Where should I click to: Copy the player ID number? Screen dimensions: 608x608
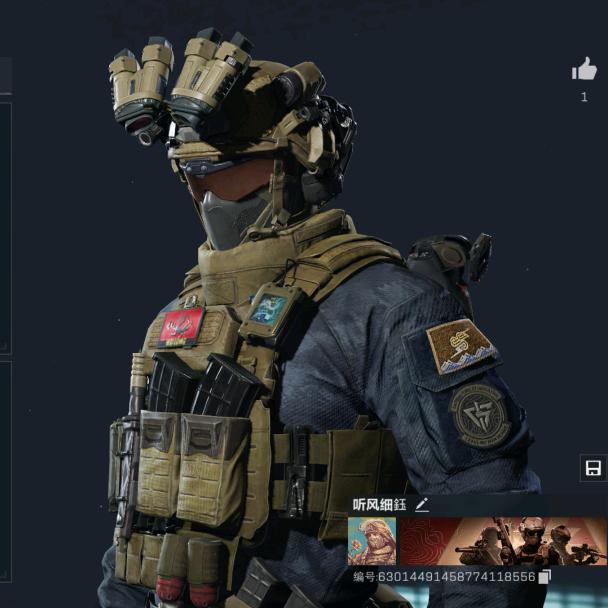544,577
